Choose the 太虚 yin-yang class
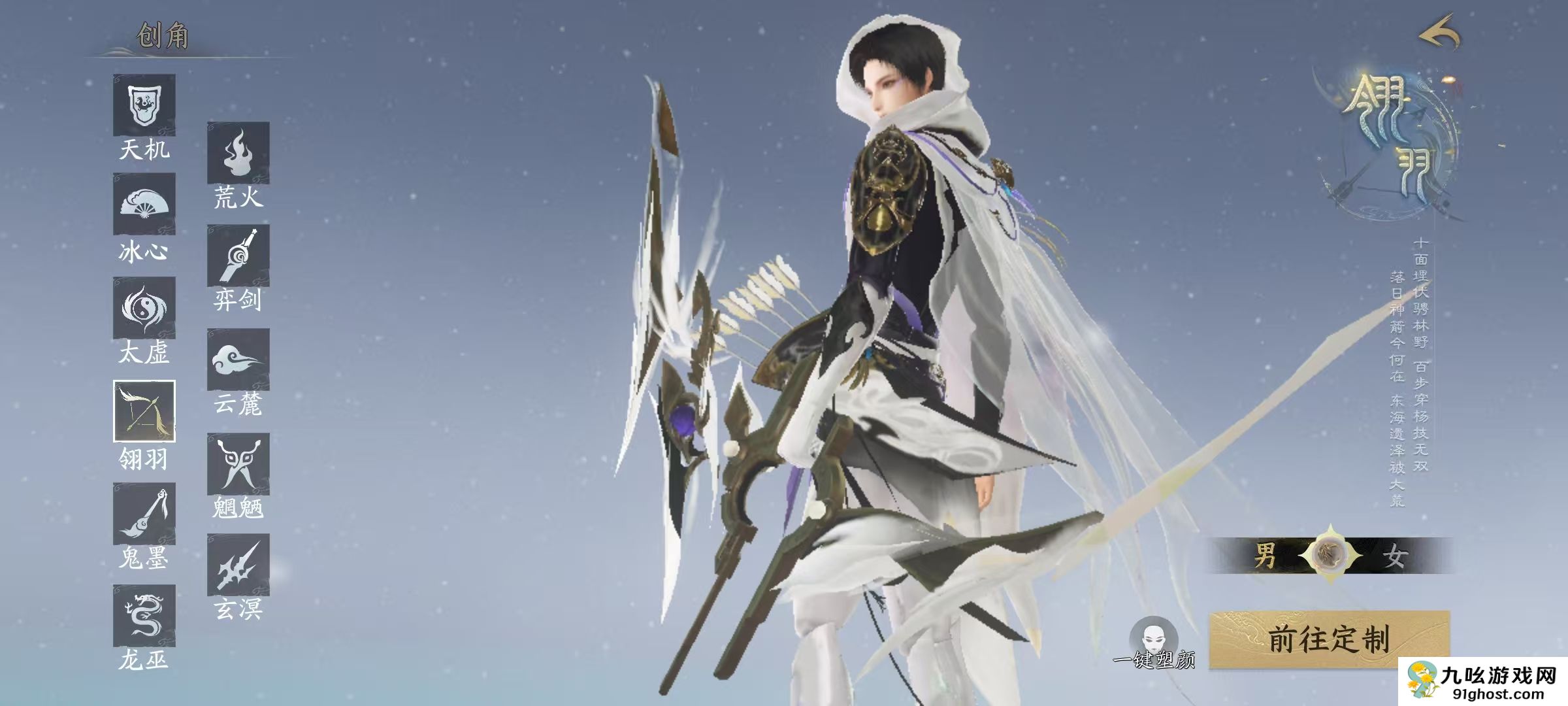The width and height of the screenshot is (1568, 706). 144,308
